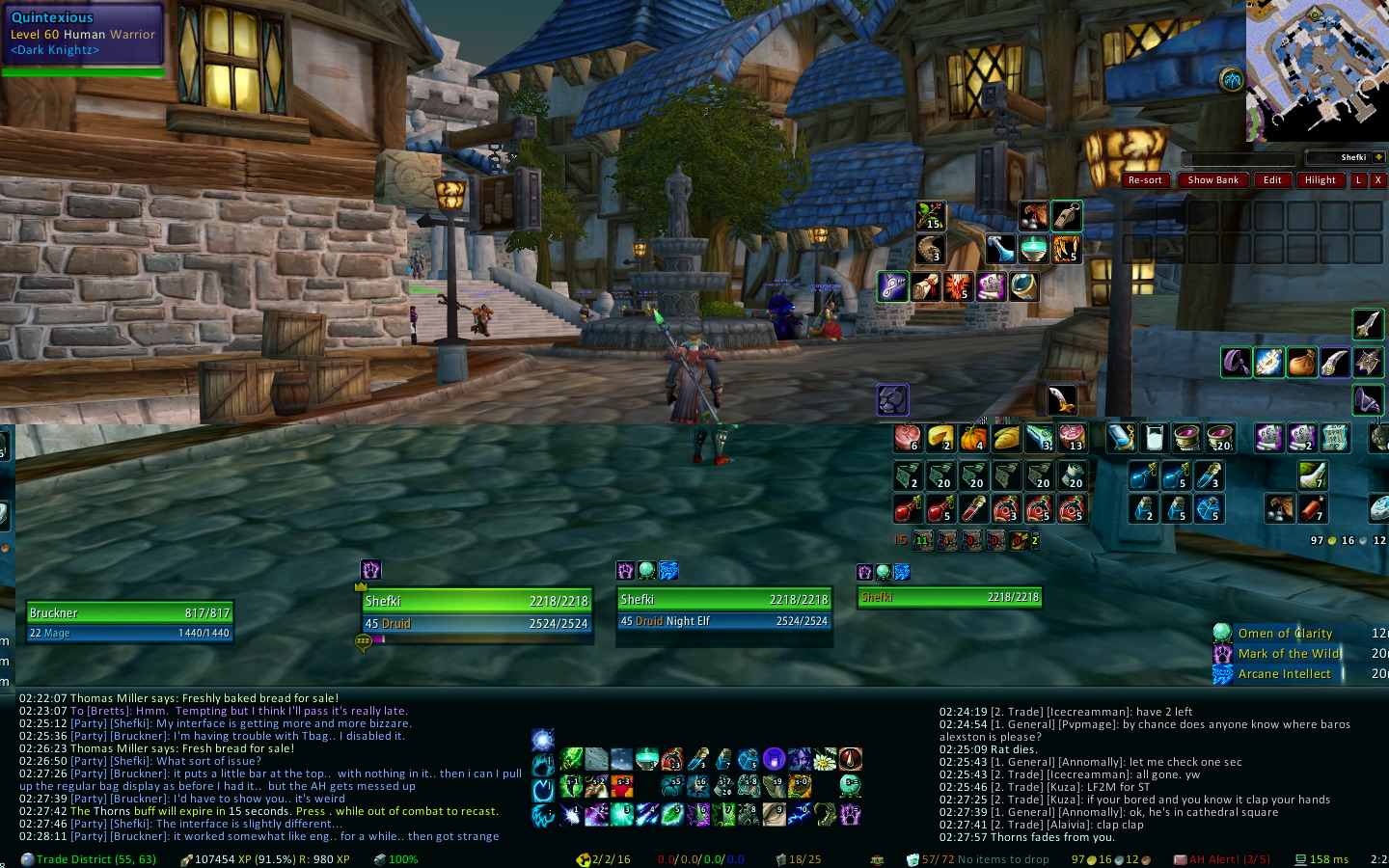Screen dimensions: 1389x868
Task: Click the Mark of the Wild buff entry
Action: coord(1288,654)
